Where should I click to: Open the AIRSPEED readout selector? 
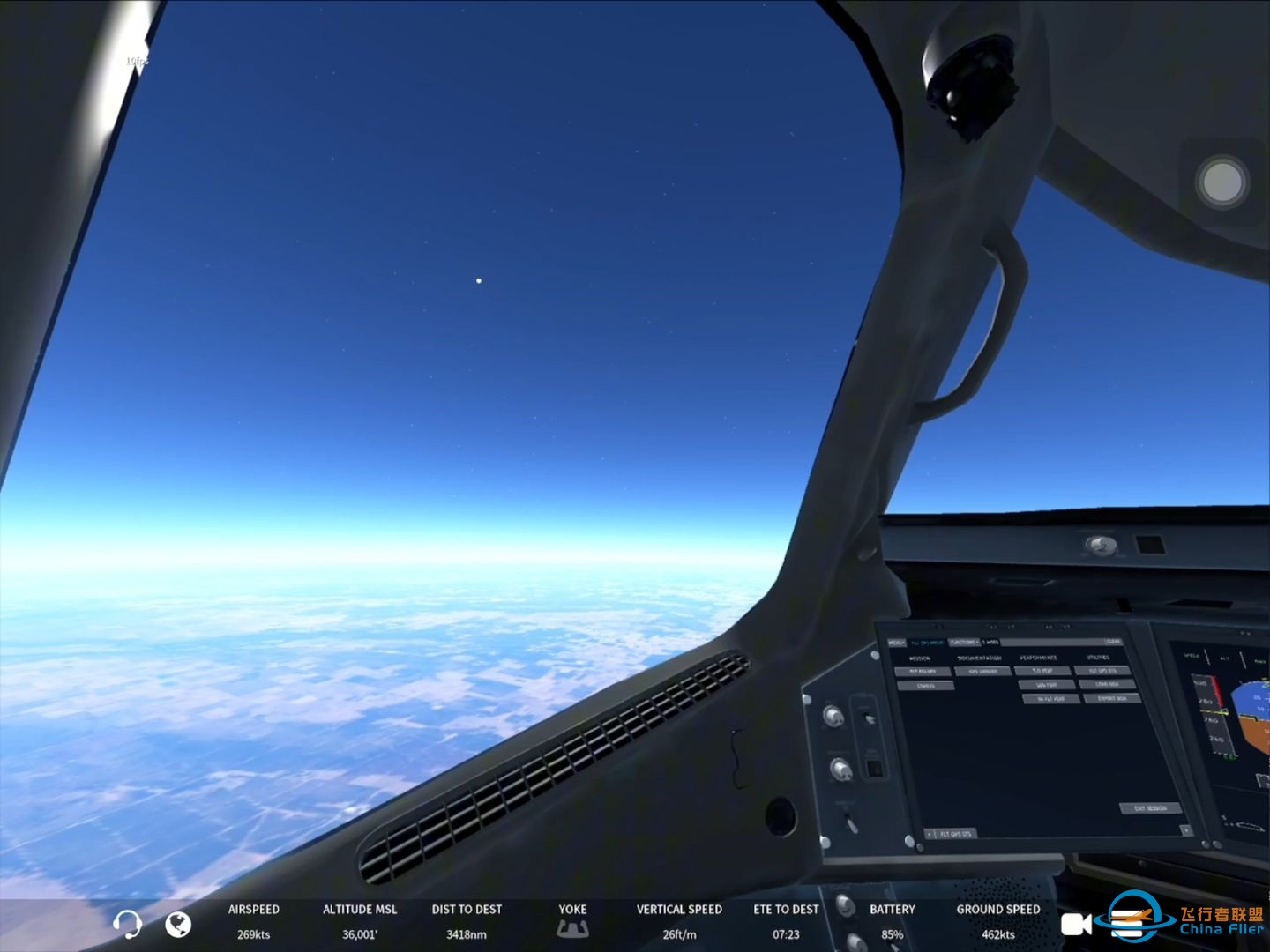254,921
